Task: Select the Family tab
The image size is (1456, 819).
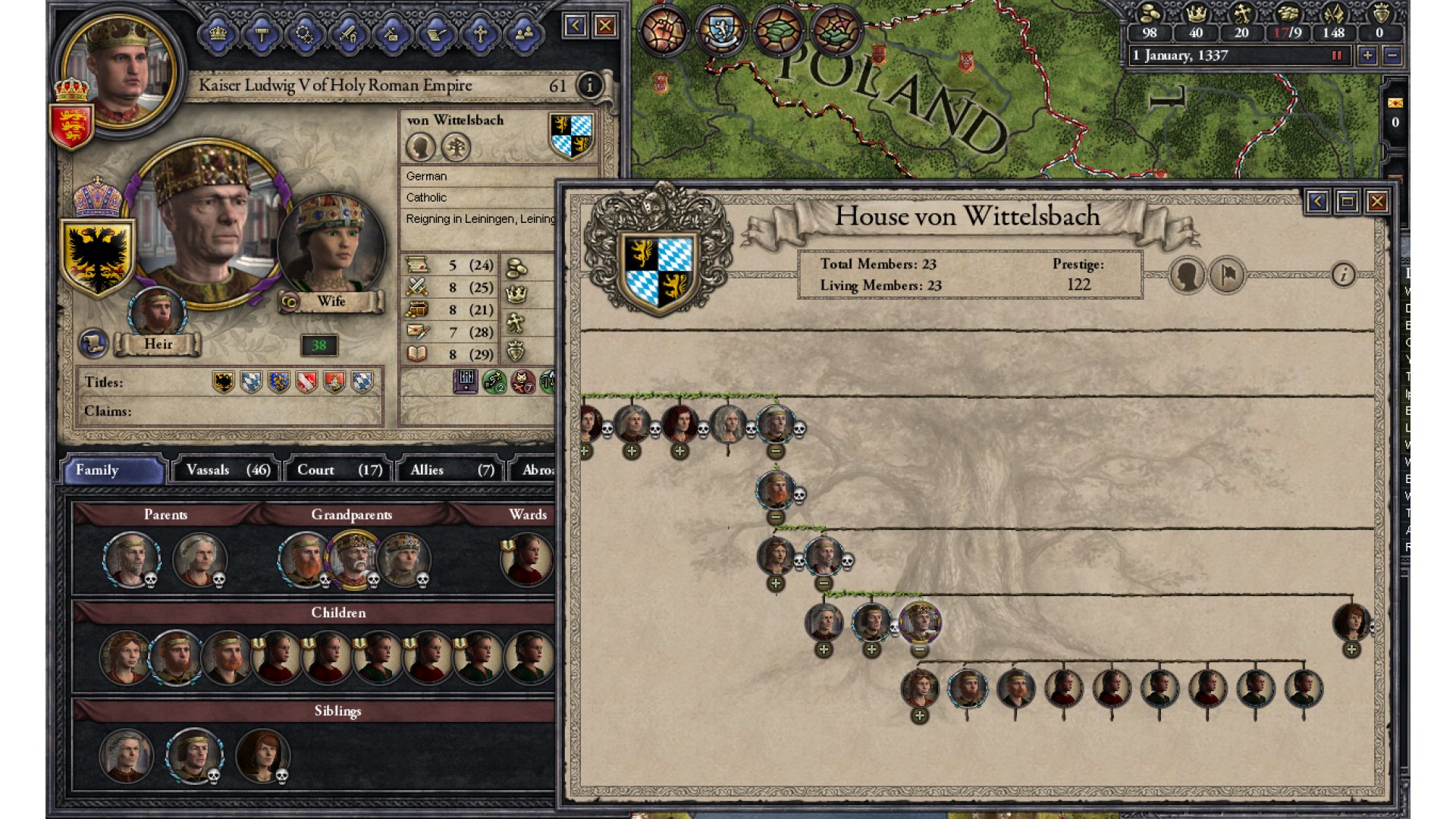Action: pos(114,470)
